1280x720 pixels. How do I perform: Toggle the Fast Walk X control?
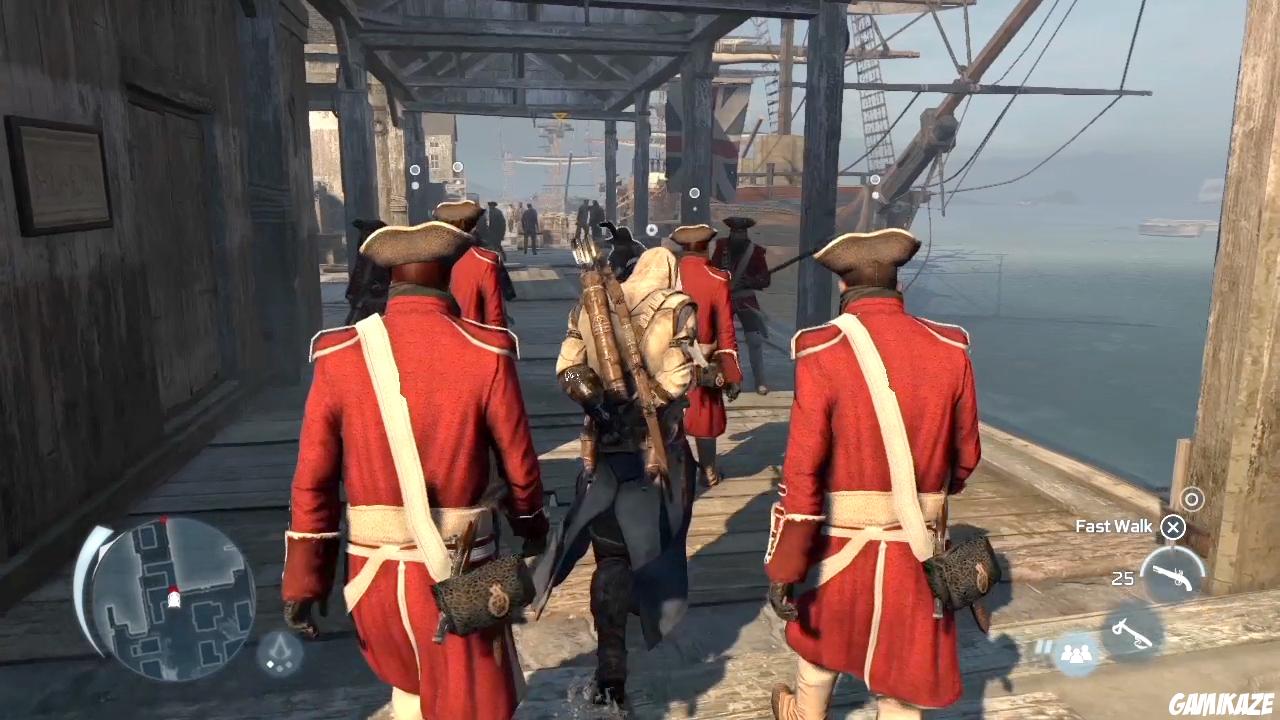tap(1172, 527)
